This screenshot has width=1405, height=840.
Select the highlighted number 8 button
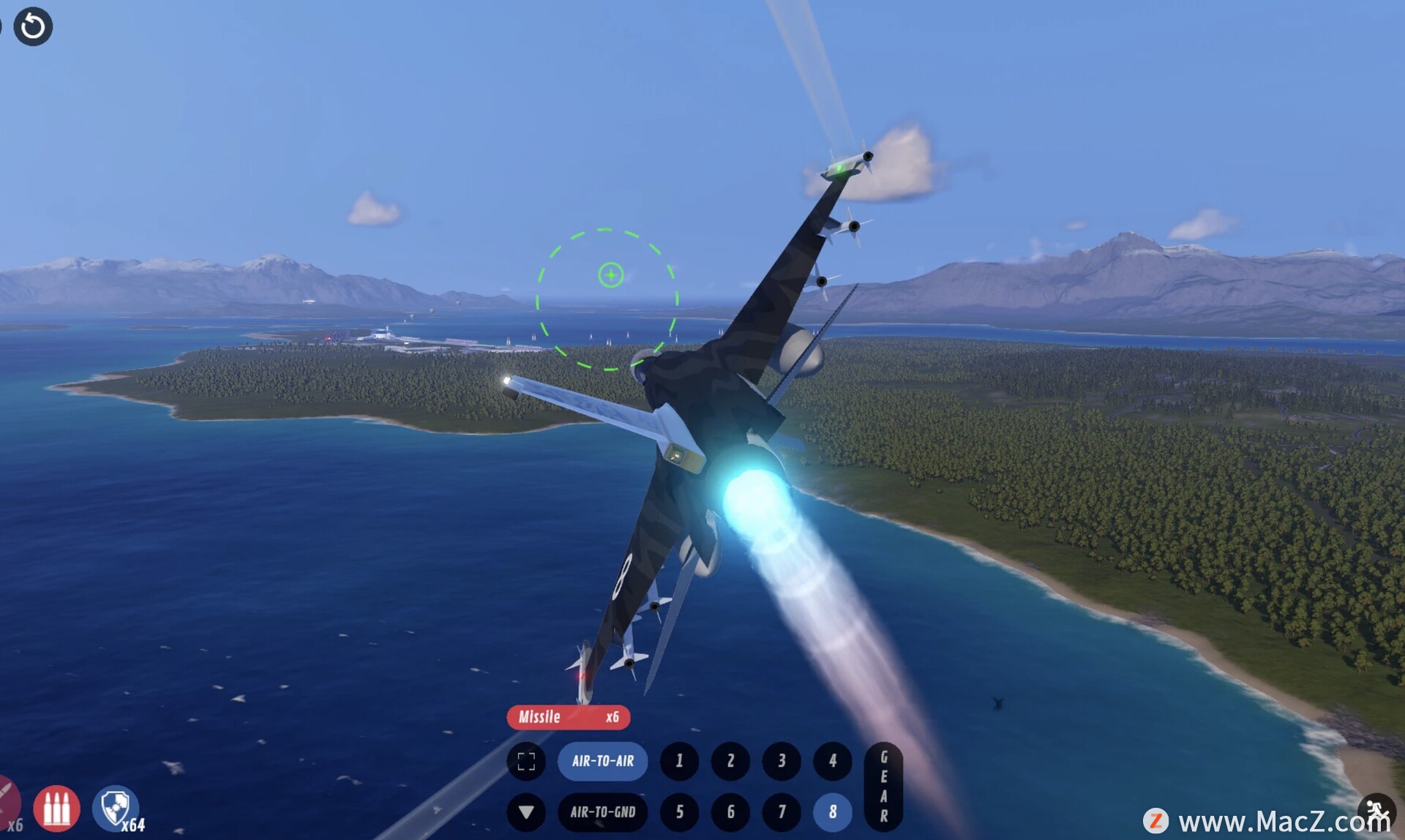click(833, 811)
